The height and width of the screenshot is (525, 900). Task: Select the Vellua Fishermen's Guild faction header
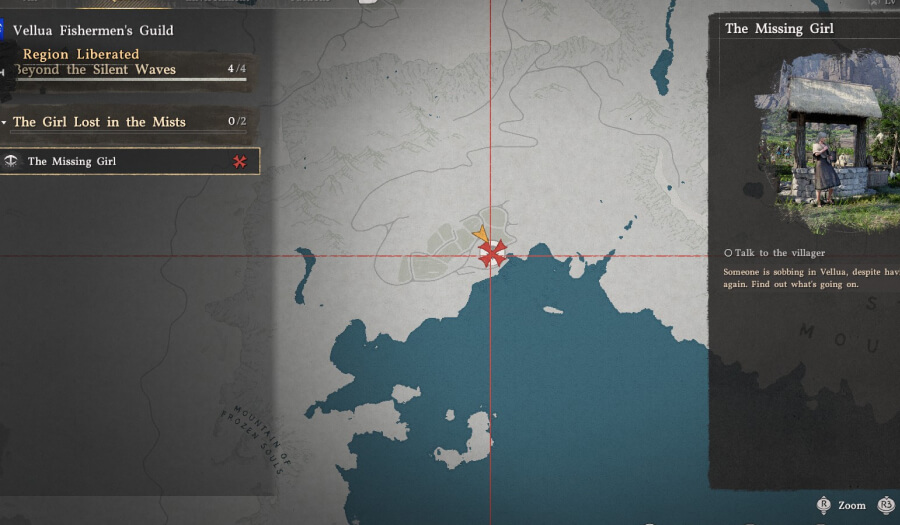[x=93, y=31]
